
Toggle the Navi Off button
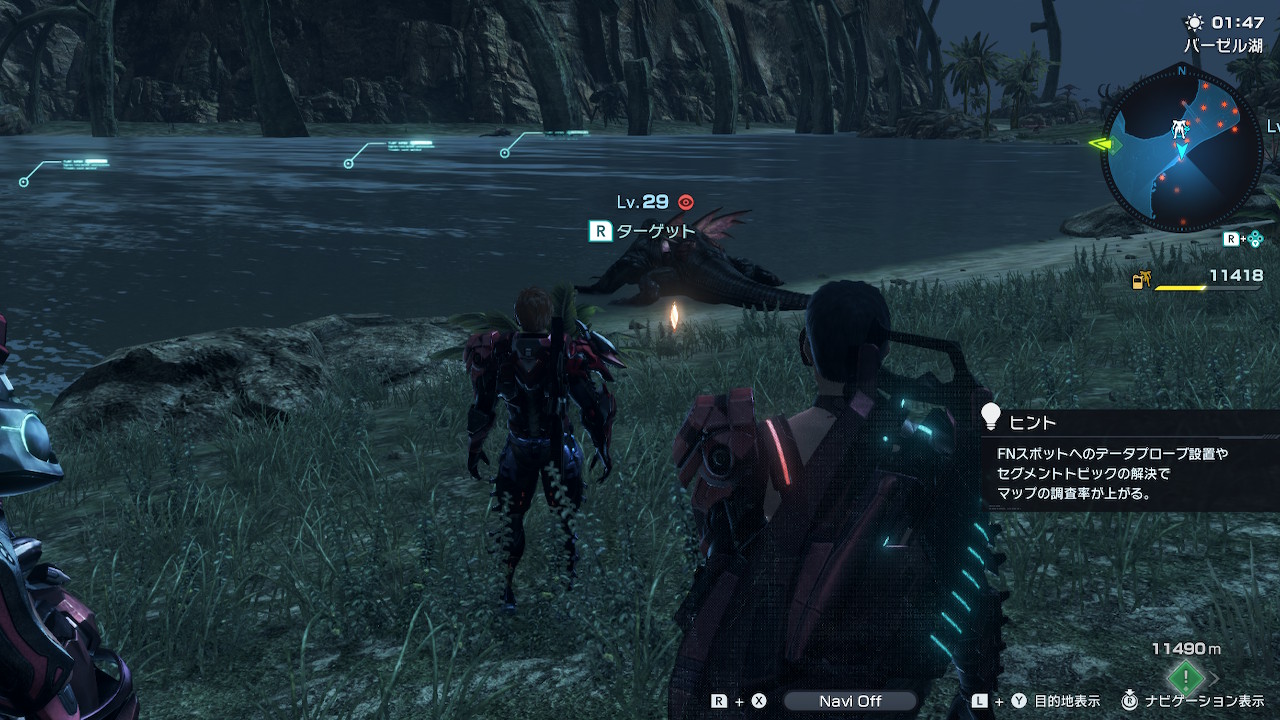(850, 701)
